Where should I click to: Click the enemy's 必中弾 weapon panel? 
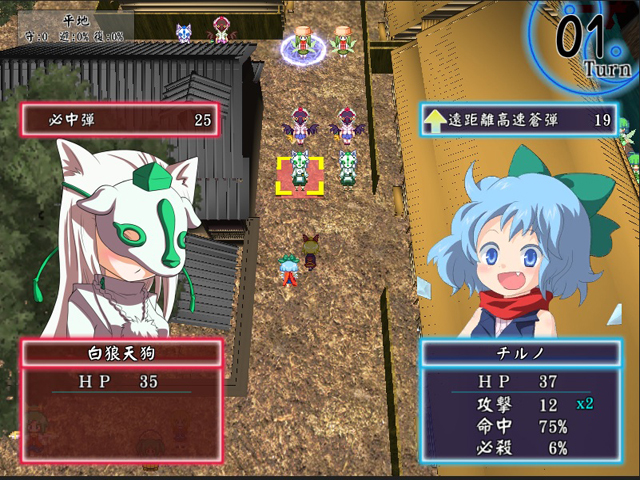(120, 121)
